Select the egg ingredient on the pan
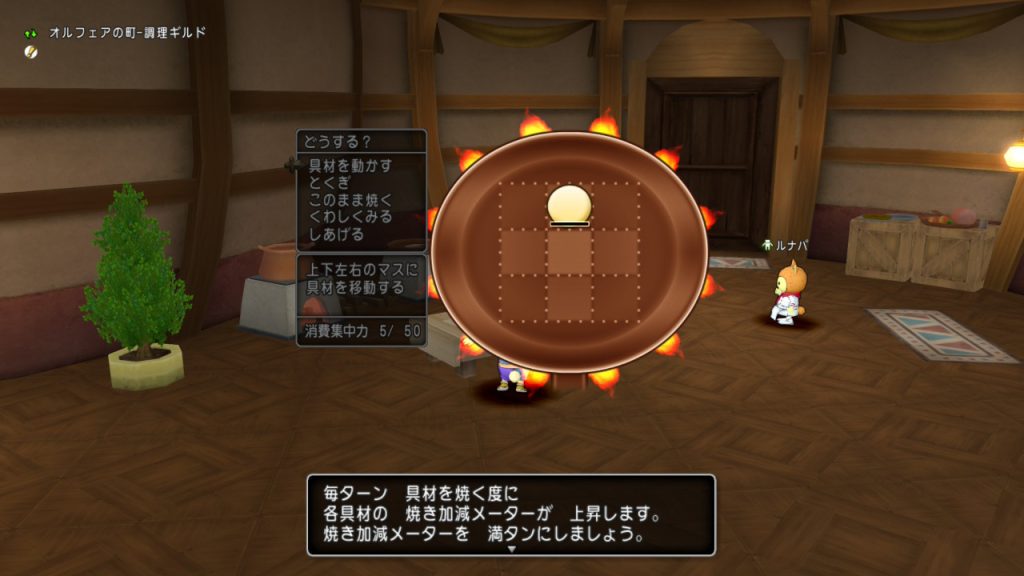 569,205
